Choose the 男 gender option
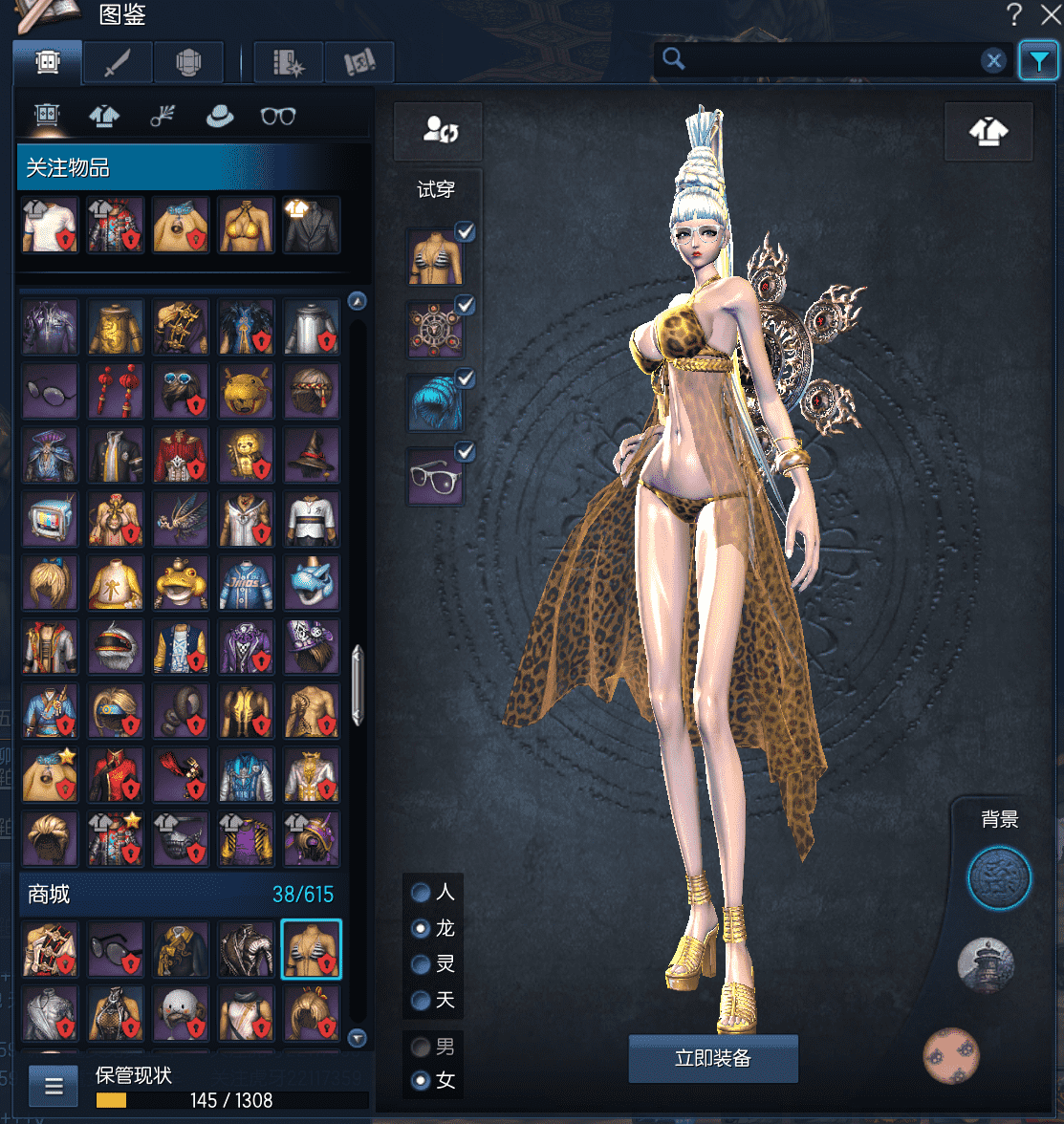The width and height of the screenshot is (1064, 1124). 421,1047
